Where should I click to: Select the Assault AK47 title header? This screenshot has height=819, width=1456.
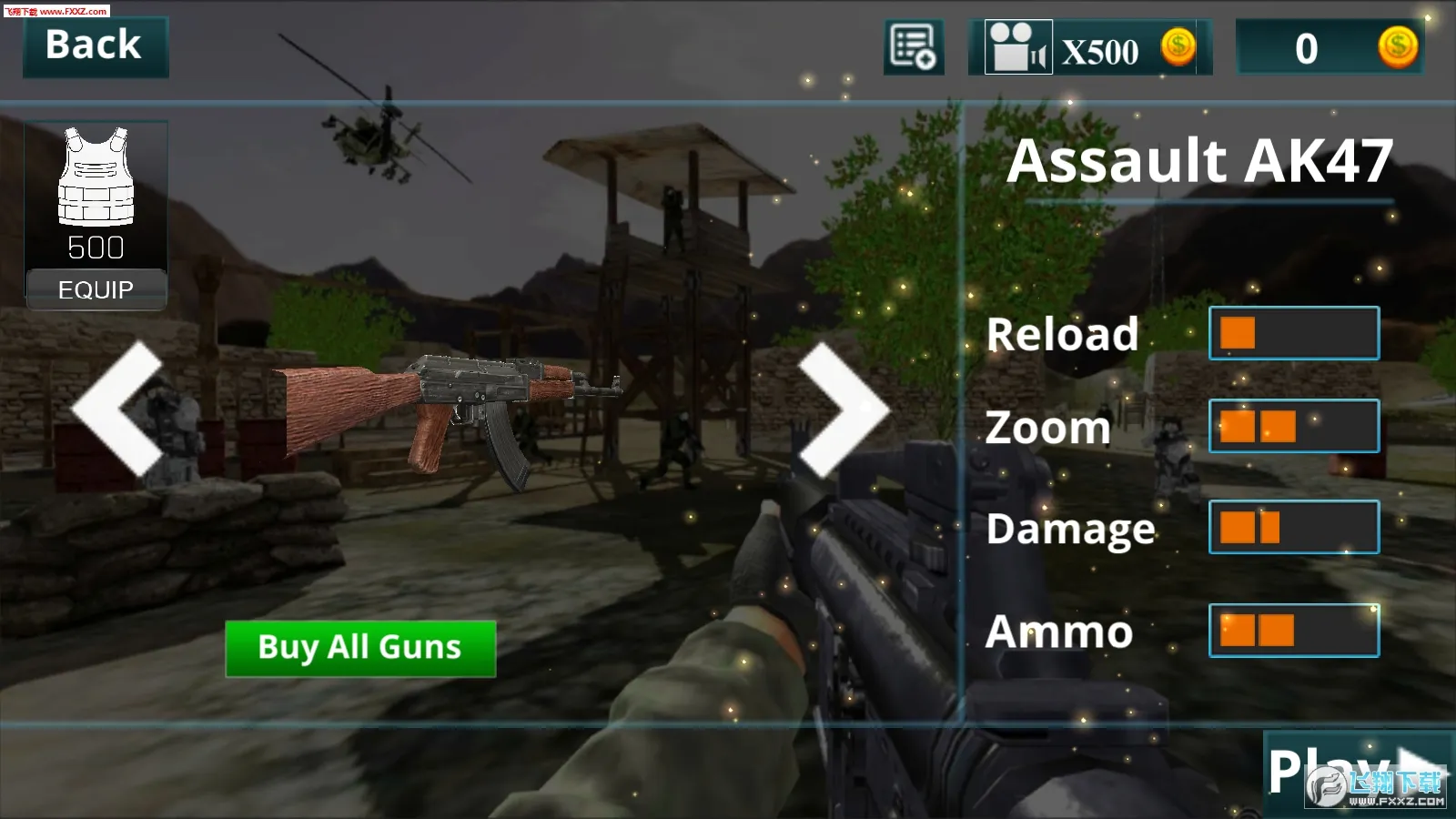(1203, 160)
